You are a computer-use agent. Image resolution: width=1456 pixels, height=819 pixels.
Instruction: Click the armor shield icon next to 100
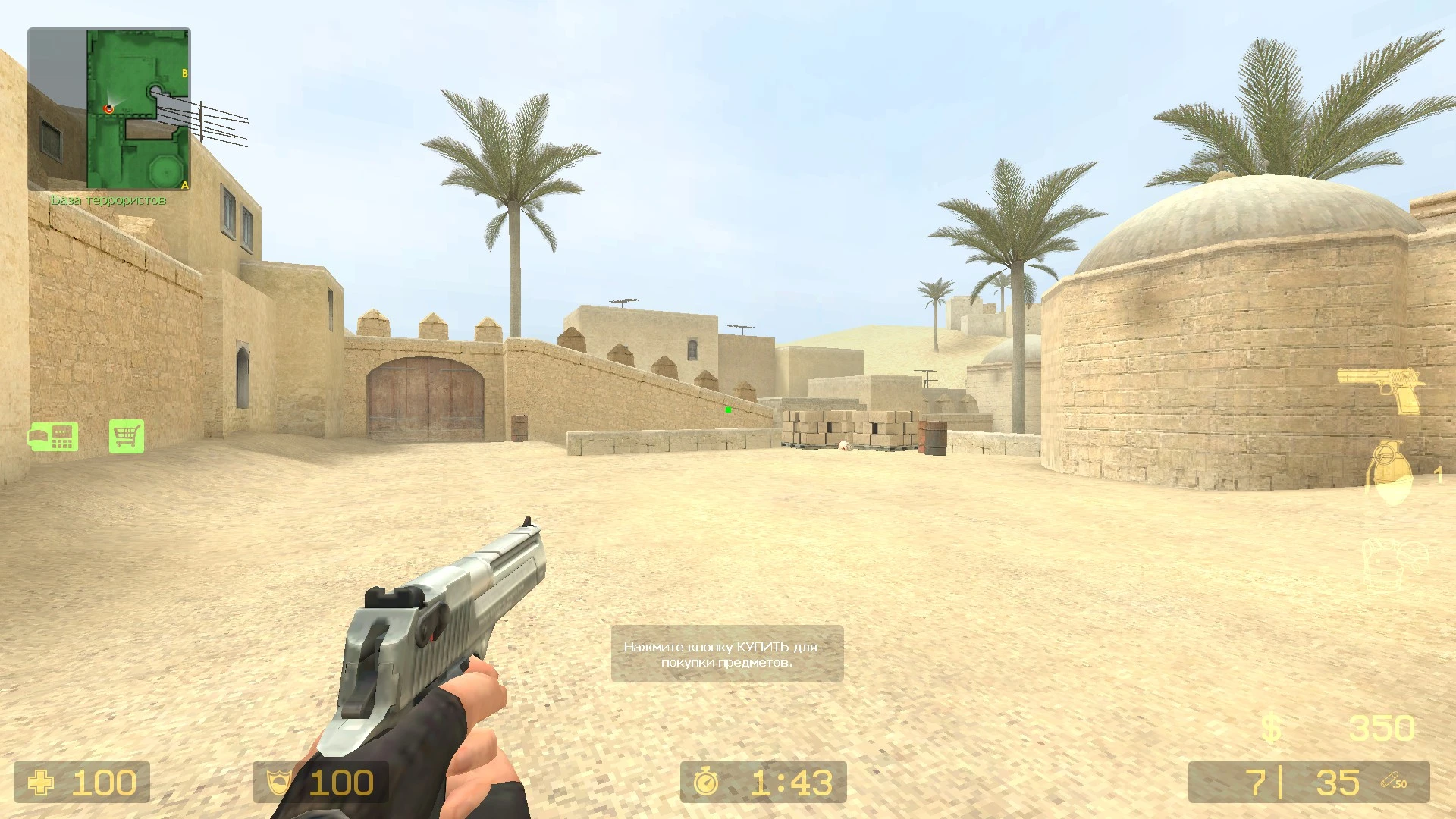coord(280,782)
